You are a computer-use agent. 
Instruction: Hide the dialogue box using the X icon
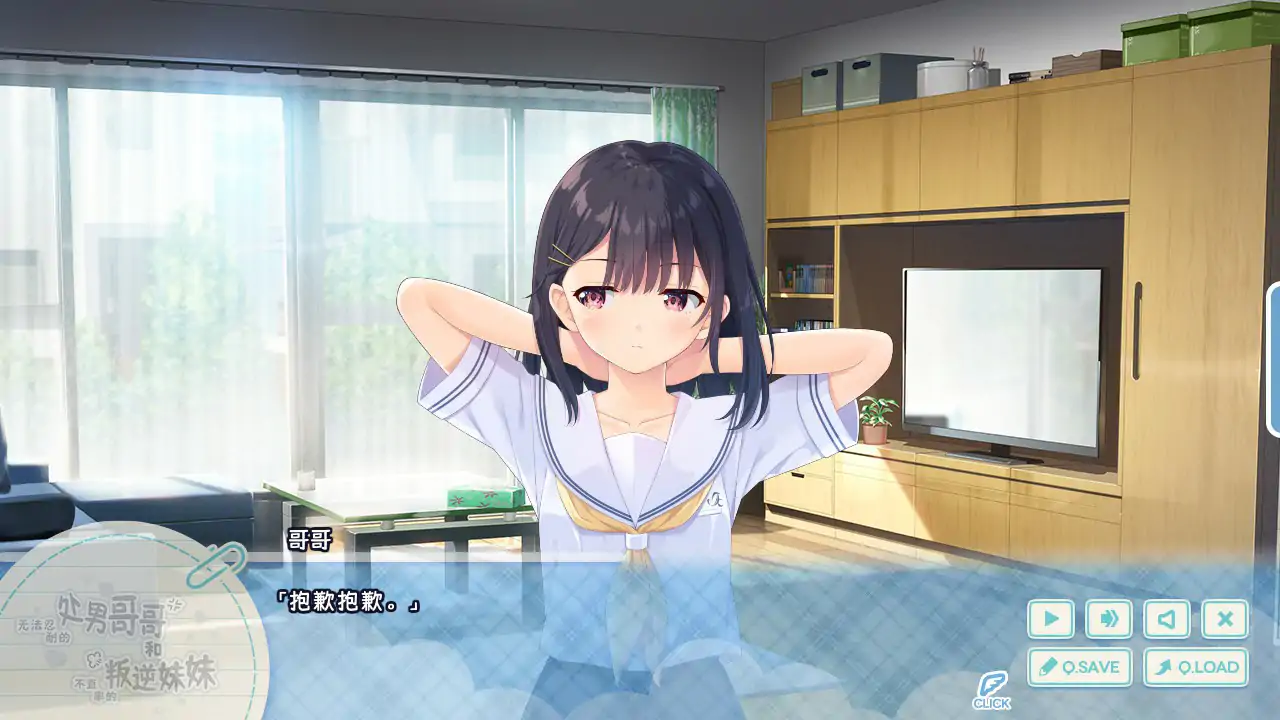point(1224,620)
